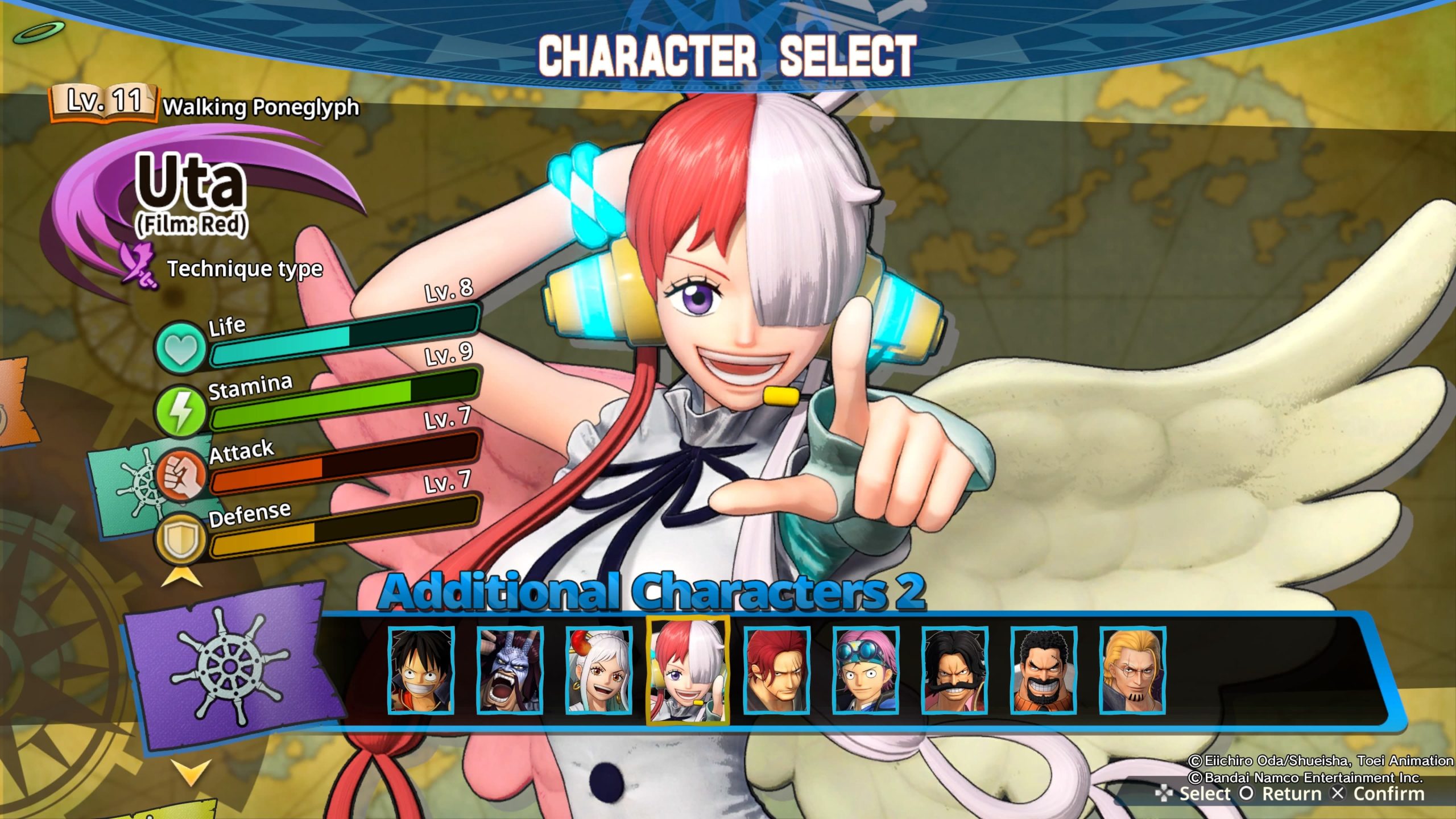Select the Luffy portrait in the roster
This screenshot has width=1456, height=819.
tap(421, 669)
